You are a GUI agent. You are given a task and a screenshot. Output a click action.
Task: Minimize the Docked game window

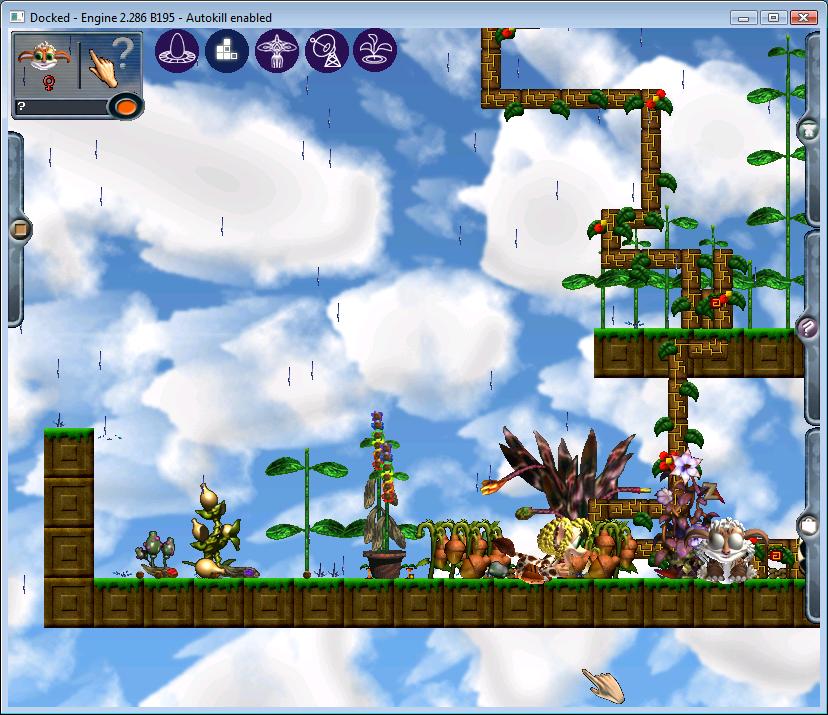743,17
